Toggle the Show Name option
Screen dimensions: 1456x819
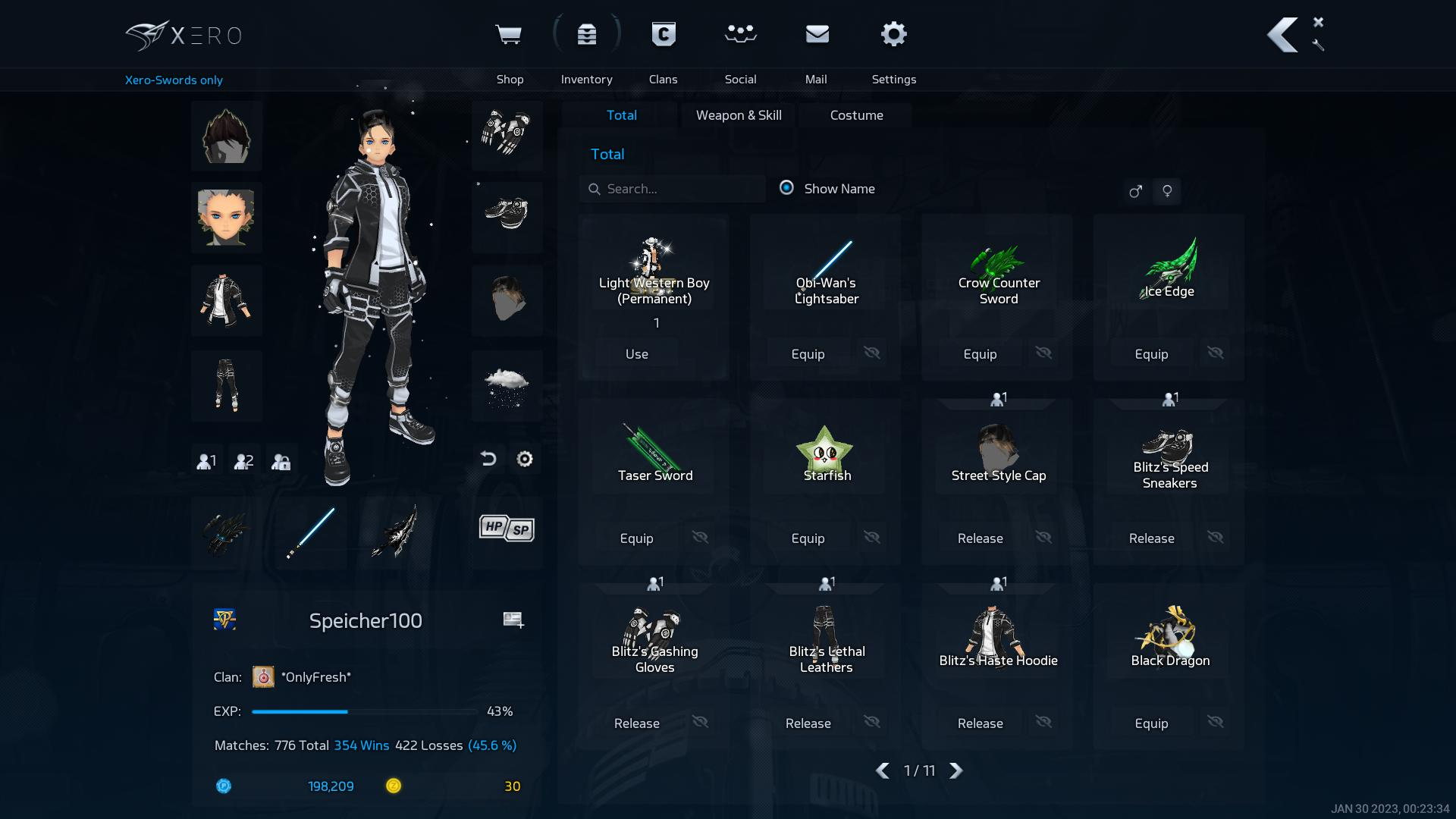tap(787, 188)
